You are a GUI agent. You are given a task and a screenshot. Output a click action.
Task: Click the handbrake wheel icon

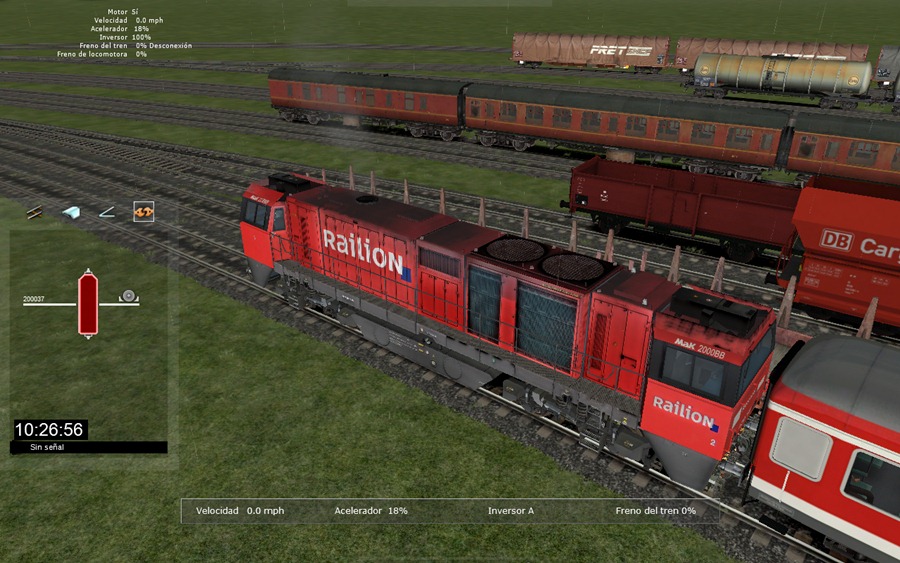pyautogui.click(x=129, y=296)
